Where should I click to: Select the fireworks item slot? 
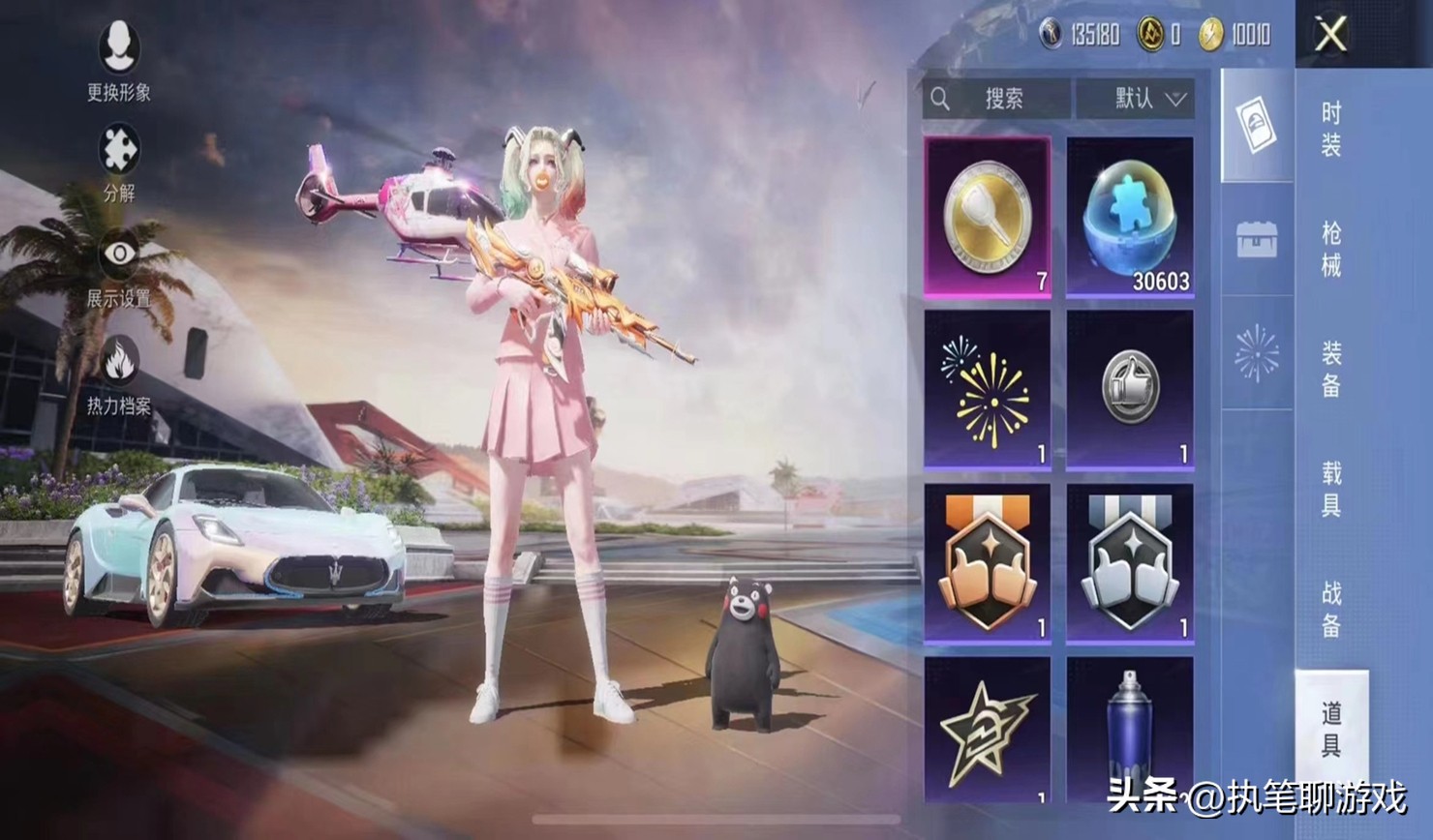(x=988, y=389)
